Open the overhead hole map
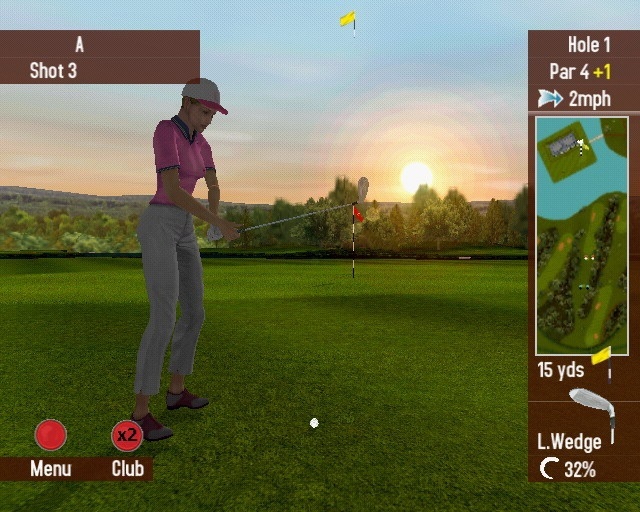 click(581, 236)
